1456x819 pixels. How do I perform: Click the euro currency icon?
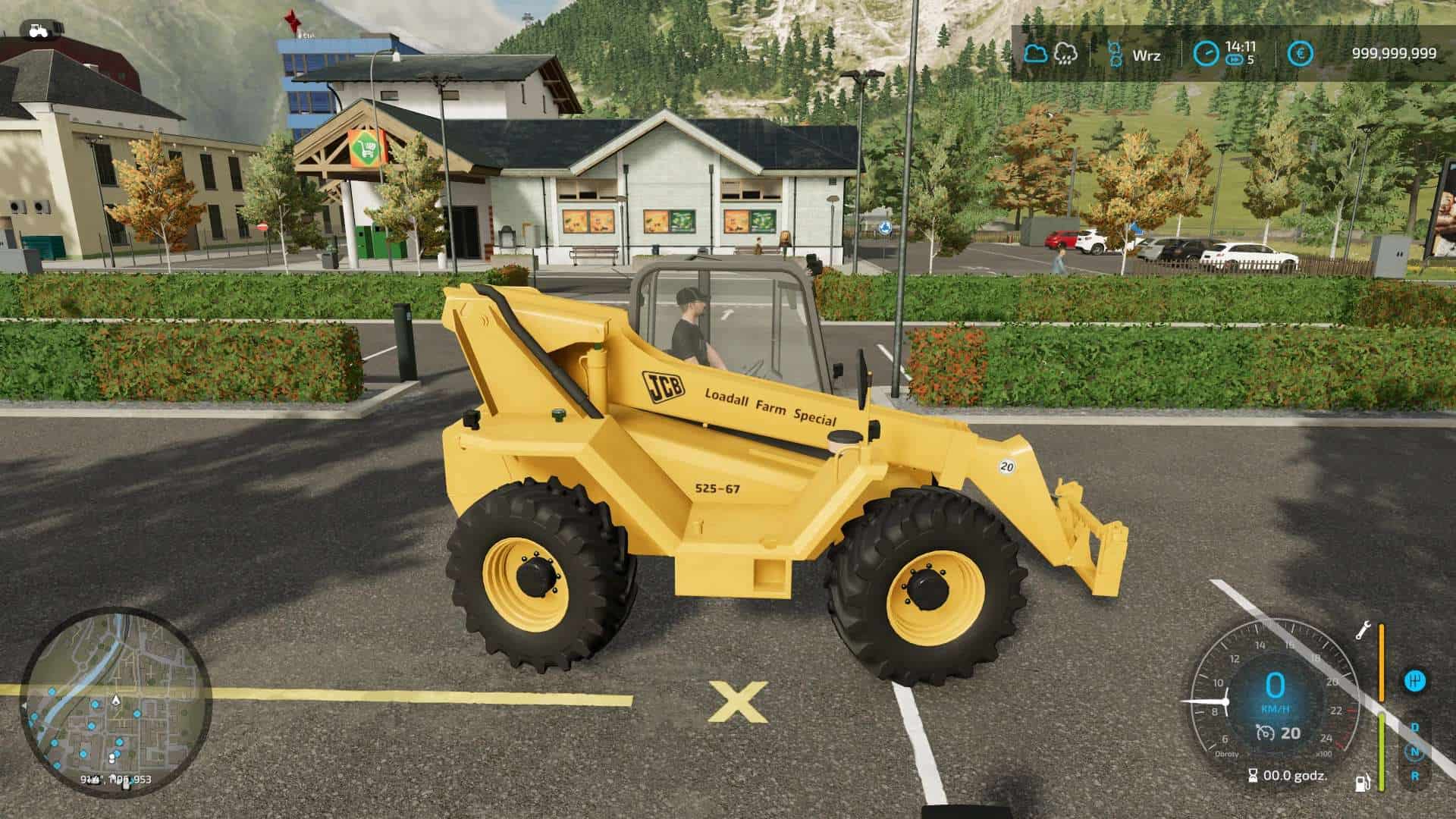[1301, 52]
